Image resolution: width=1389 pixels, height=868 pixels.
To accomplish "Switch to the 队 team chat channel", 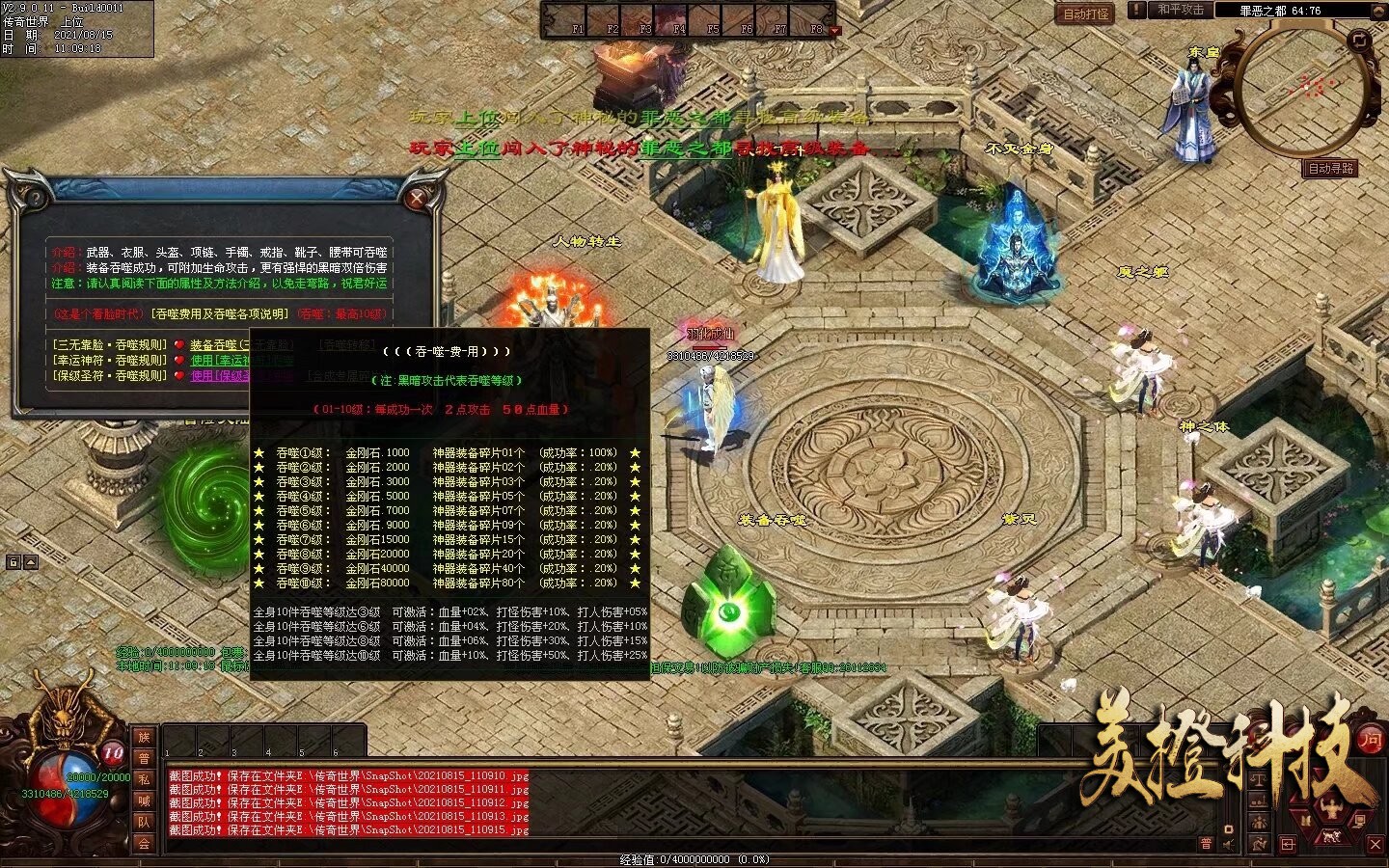I will coord(144,823).
